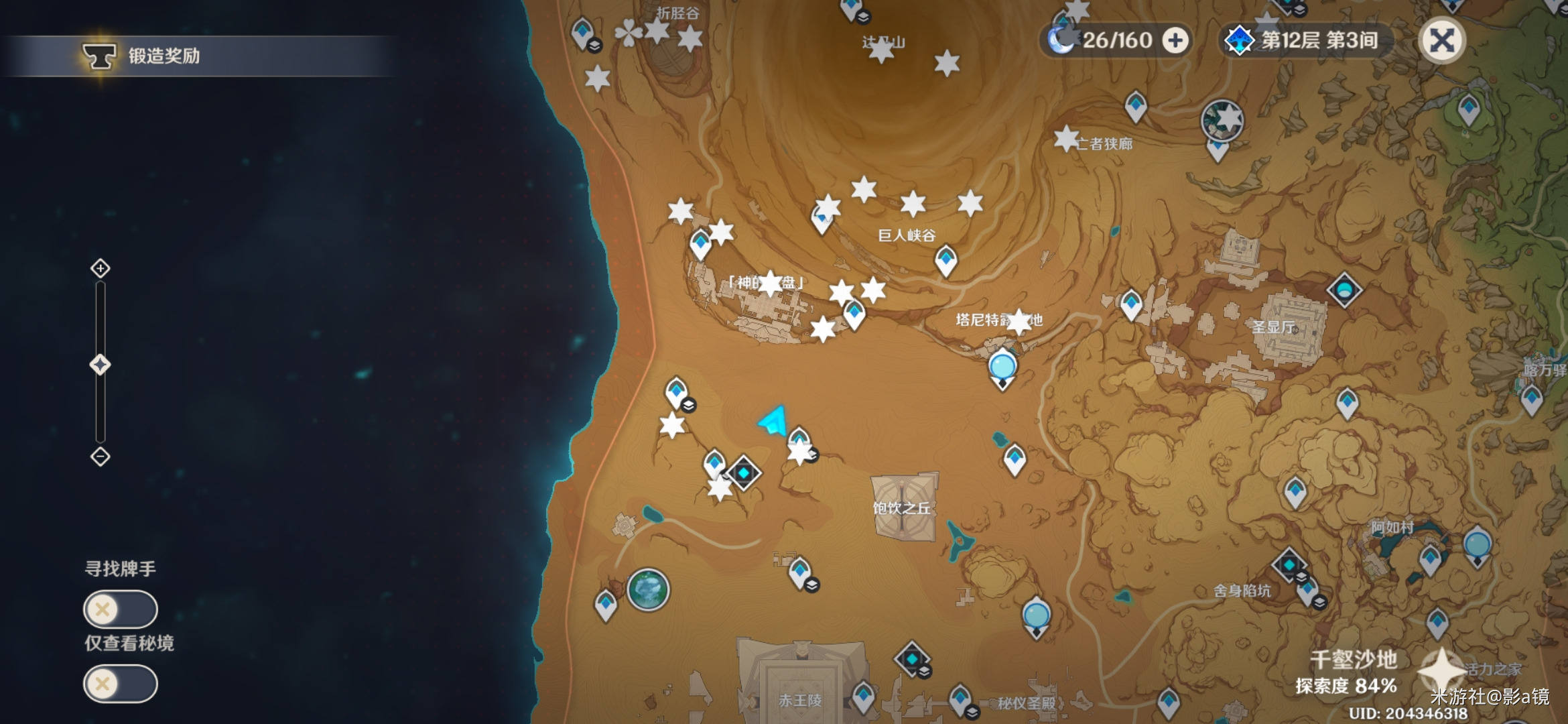The width and height of the screenshot is (1568, 724).
Task: Close the map with the X button
Action: 1441,41
